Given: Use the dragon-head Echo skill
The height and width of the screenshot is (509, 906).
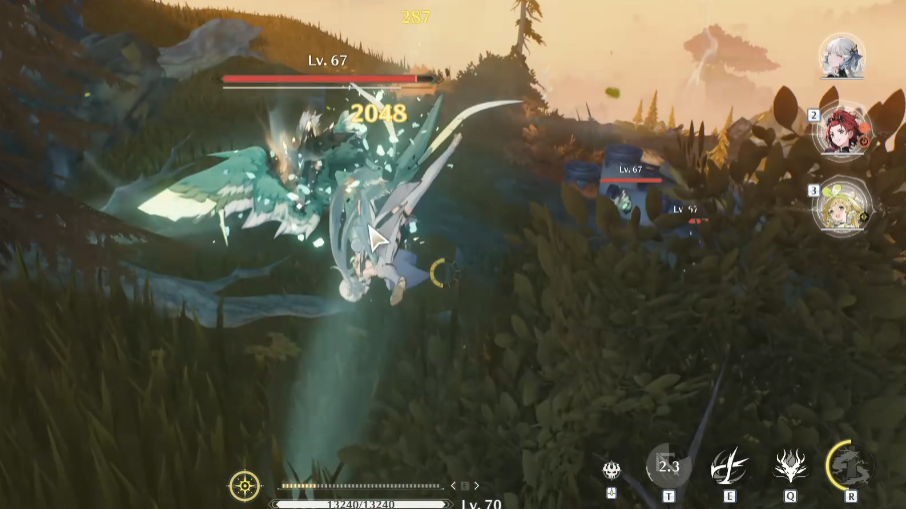Looking at the screenshot, I should click(x=791, y=465).
